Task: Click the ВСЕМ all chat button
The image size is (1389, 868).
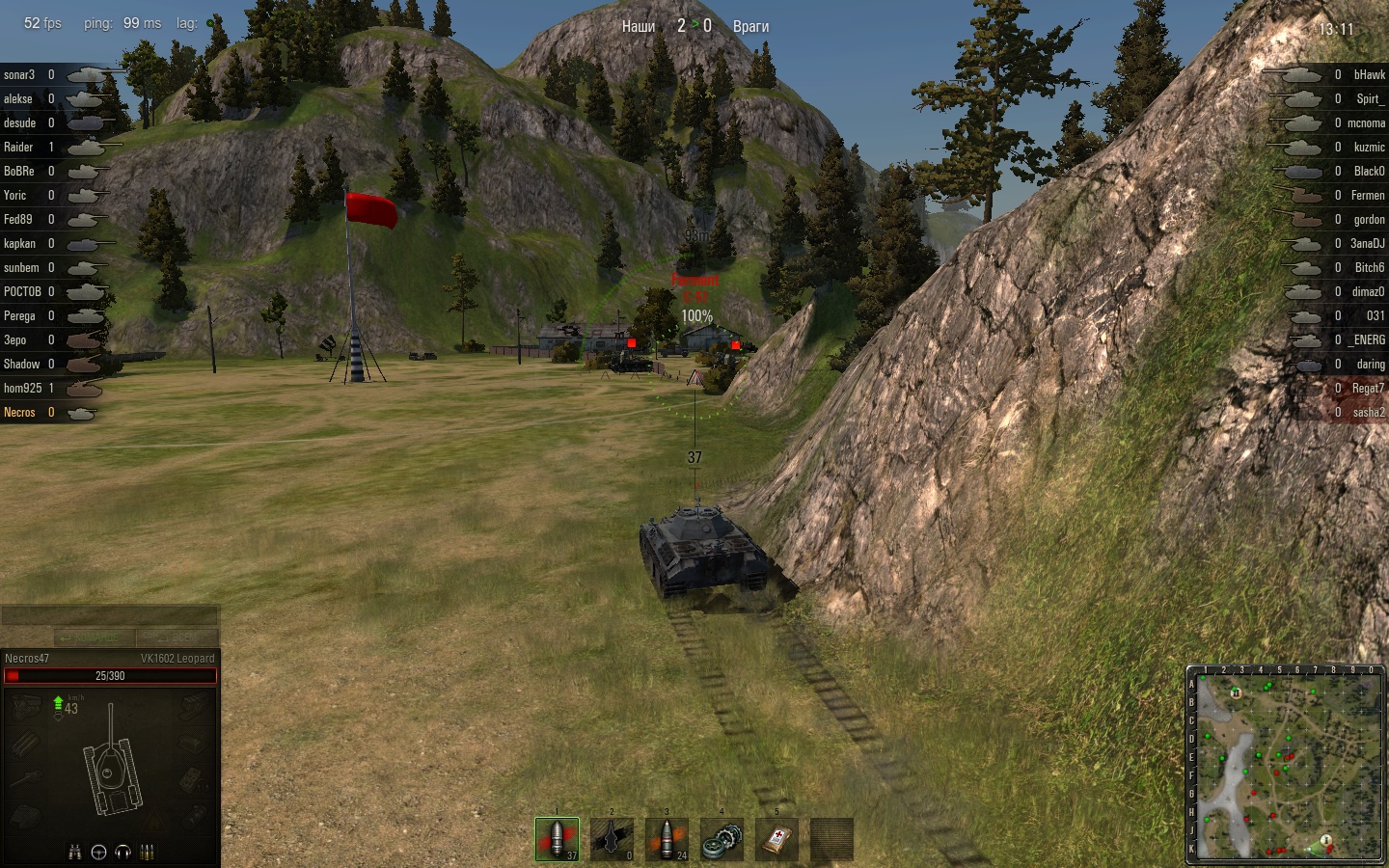Action: point(177,637)
